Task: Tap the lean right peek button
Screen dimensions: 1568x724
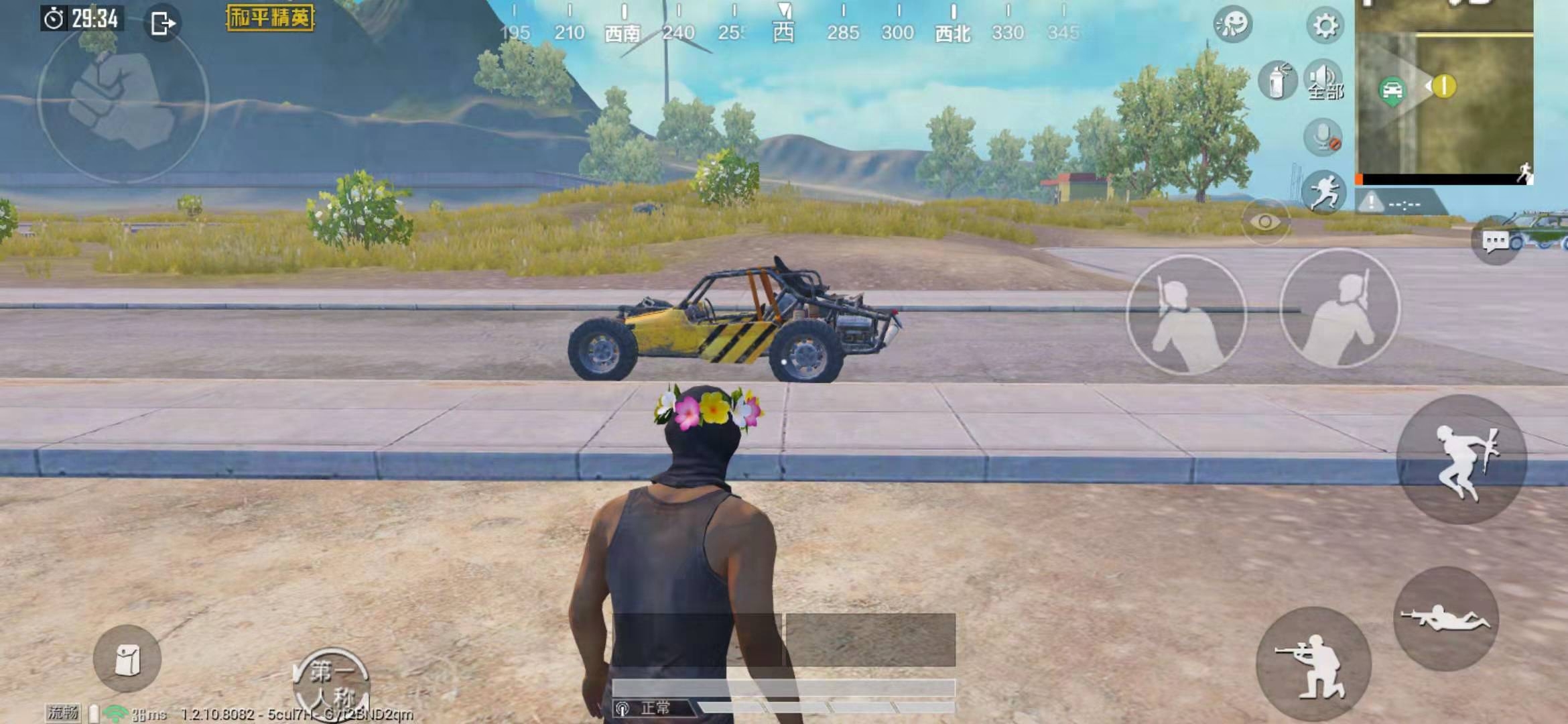Action: 1340,309
